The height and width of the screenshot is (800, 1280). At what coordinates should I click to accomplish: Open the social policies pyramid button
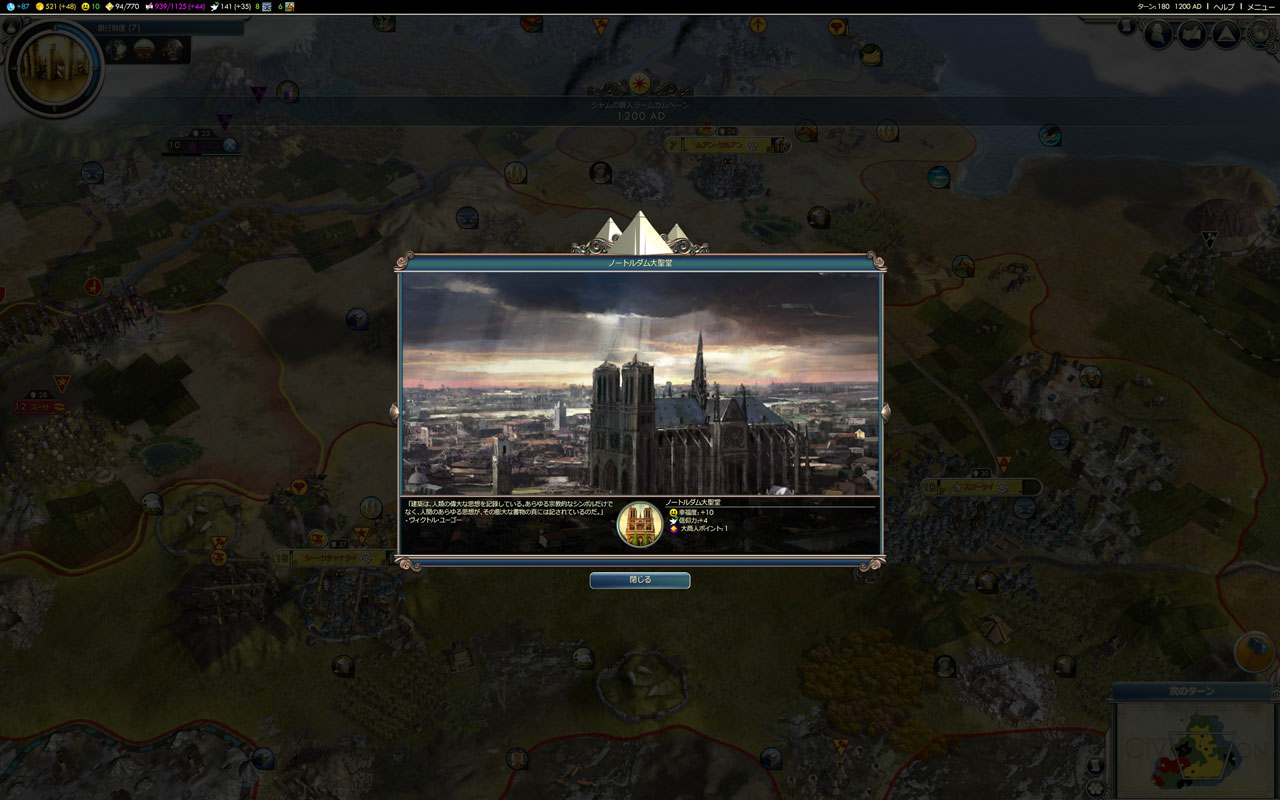pyautogui.click(x=1225, y=35)
